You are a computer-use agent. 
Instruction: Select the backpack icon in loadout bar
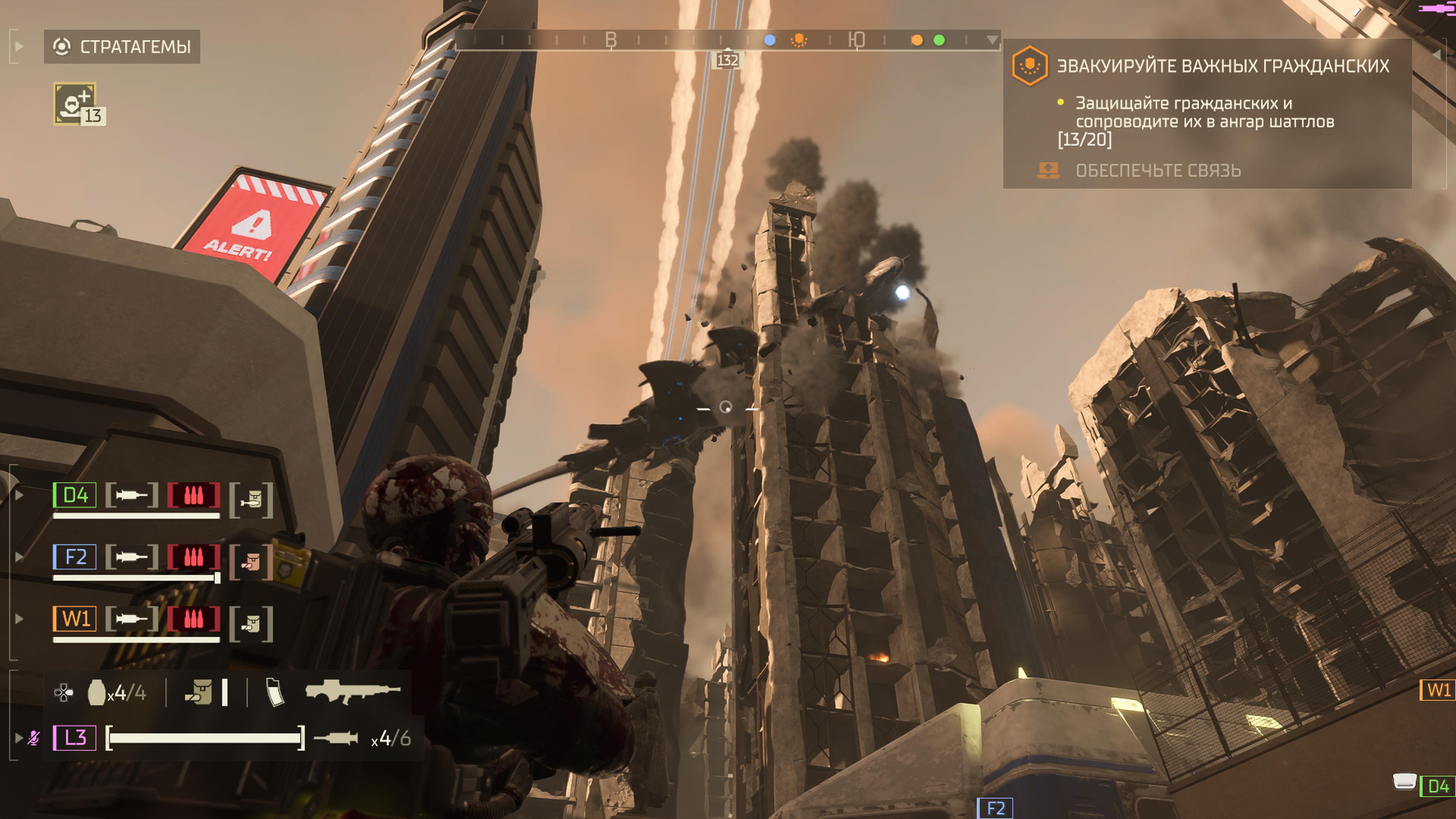(x=199, y=692)
